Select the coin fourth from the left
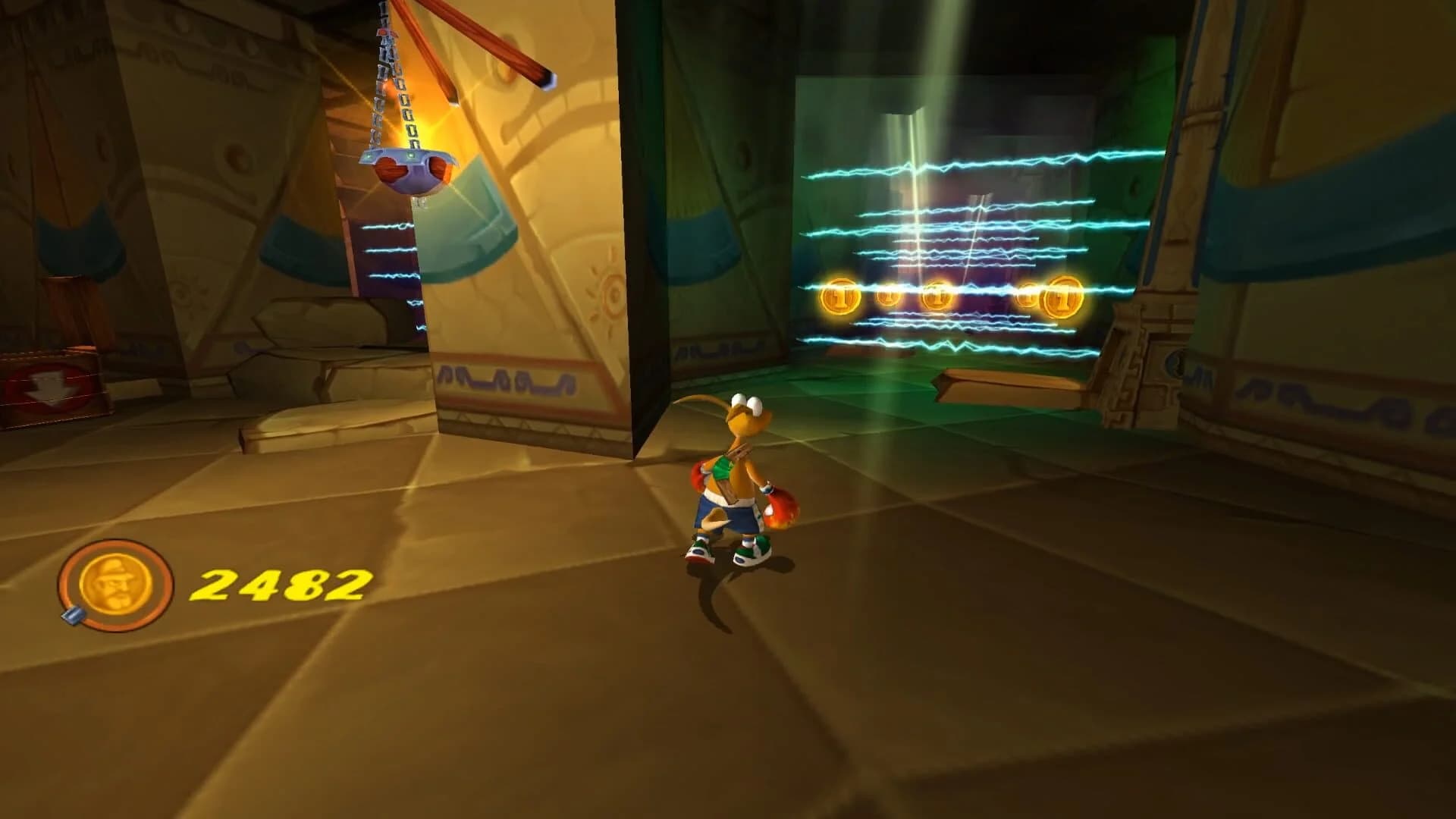Viewport: 1456px width, 819px height. click(1028, 296)
